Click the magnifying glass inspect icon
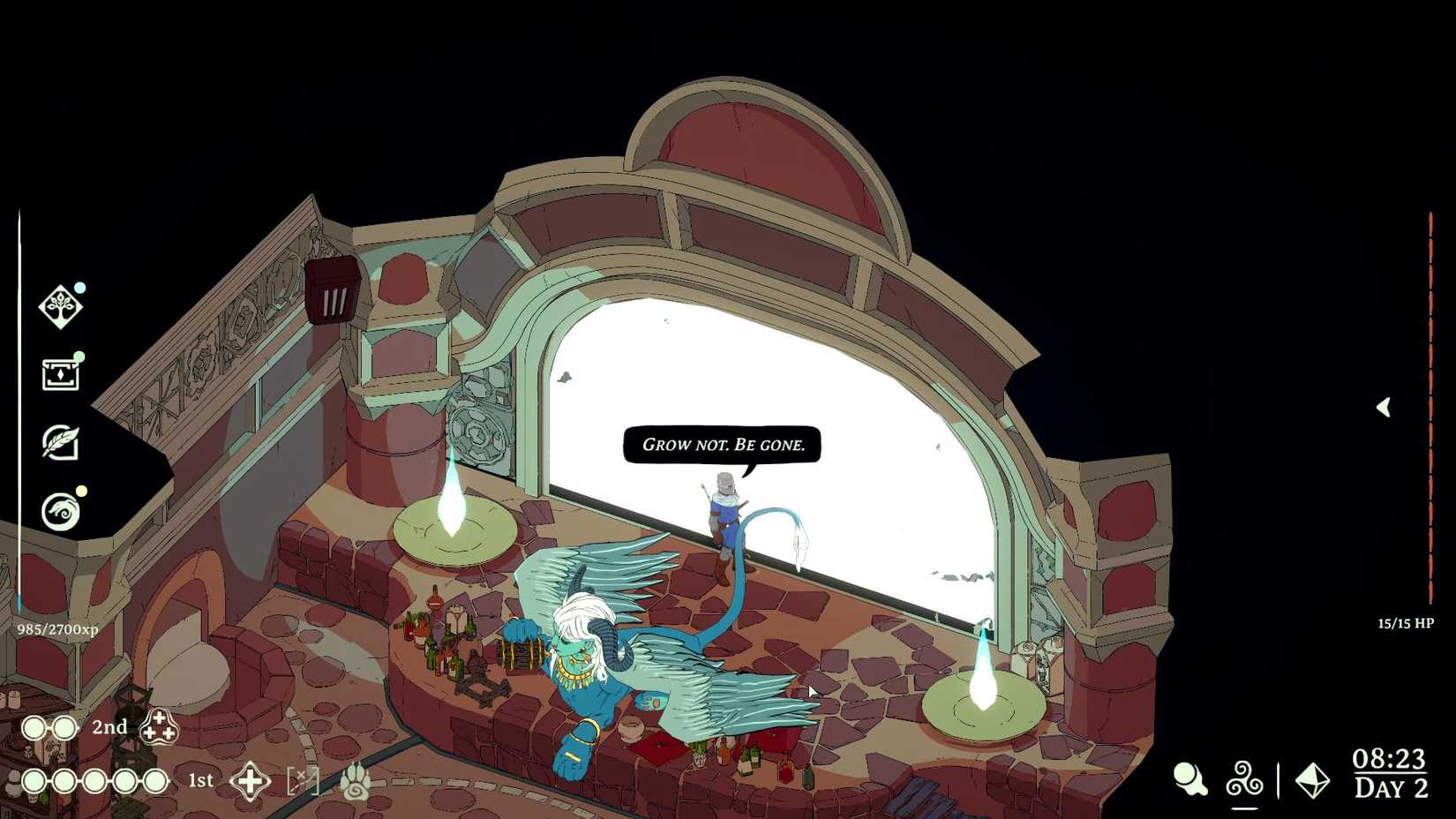Screen dimensions: 1456x819 [1191, 777]
